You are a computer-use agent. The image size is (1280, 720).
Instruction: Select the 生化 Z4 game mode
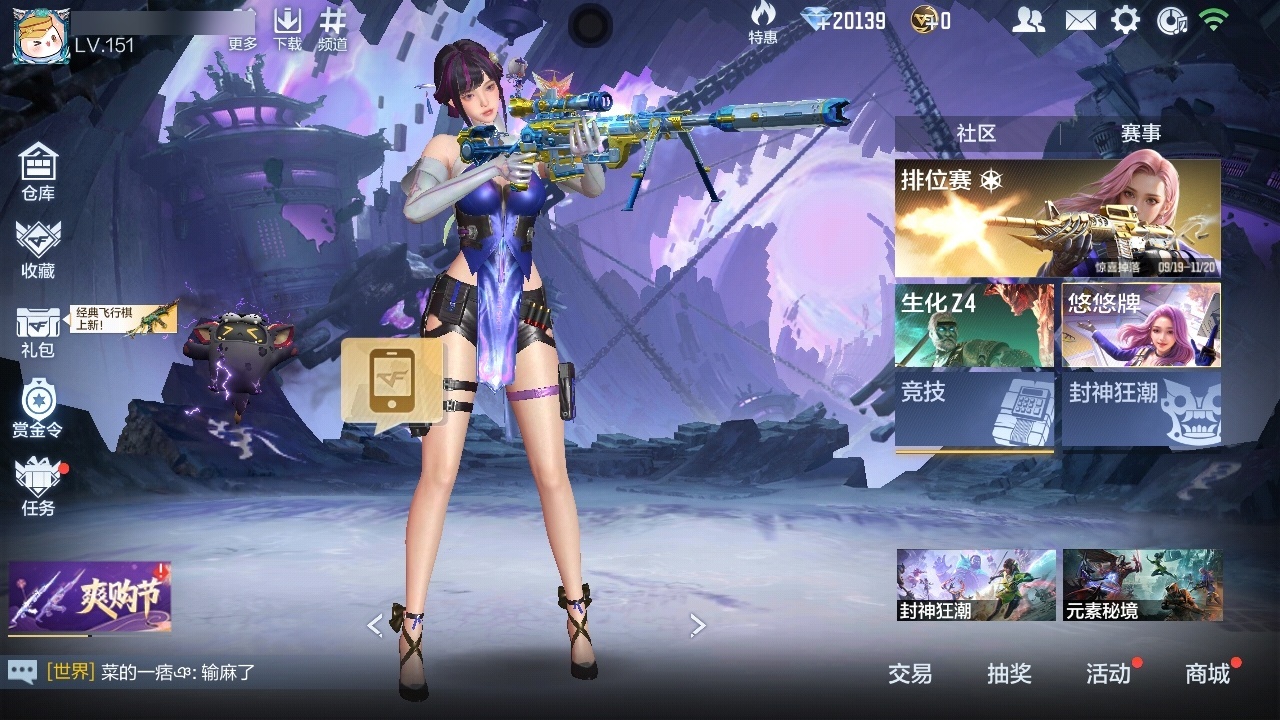[974, 325]
